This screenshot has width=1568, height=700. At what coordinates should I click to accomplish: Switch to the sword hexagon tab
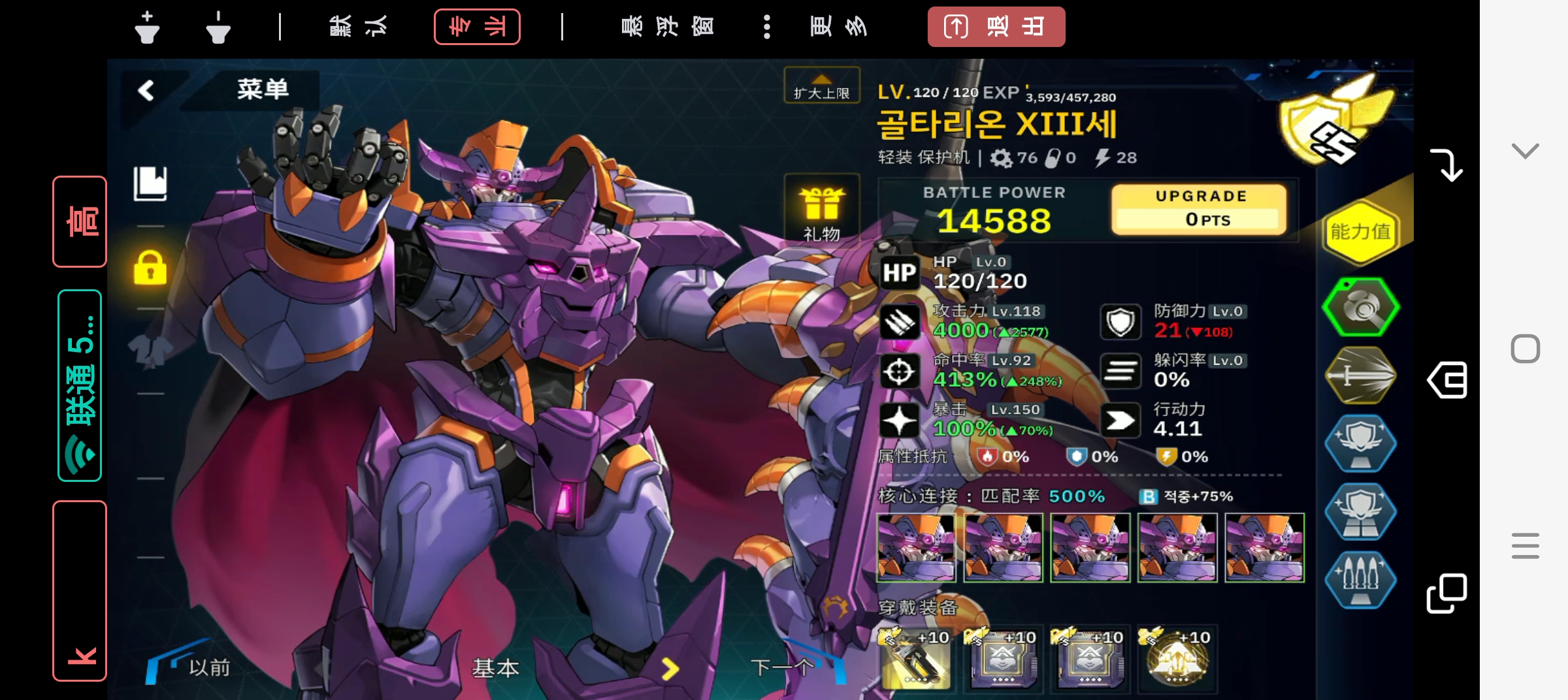tap(1360, 375)
